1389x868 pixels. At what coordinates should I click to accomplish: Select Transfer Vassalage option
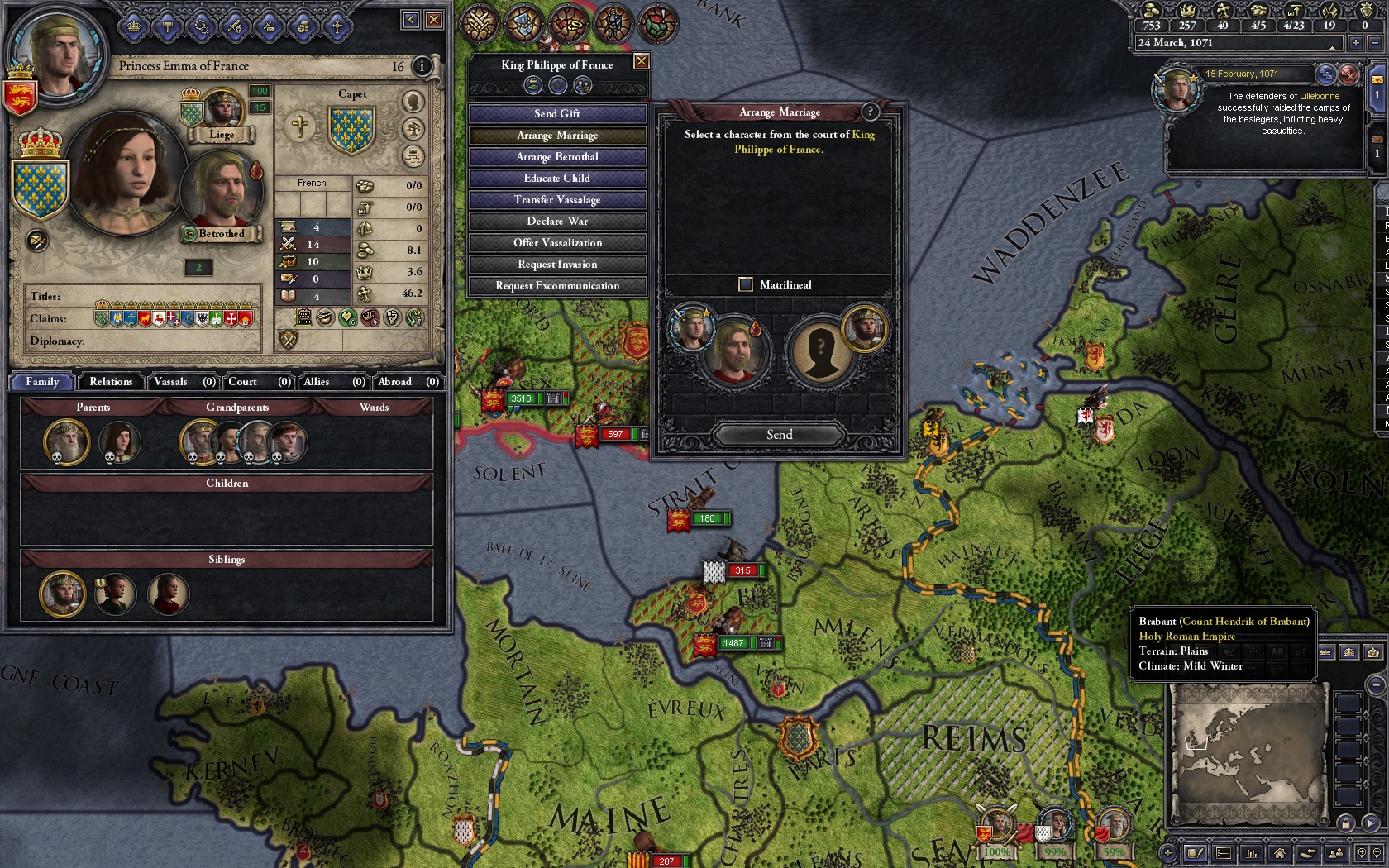tap(557, 200)
